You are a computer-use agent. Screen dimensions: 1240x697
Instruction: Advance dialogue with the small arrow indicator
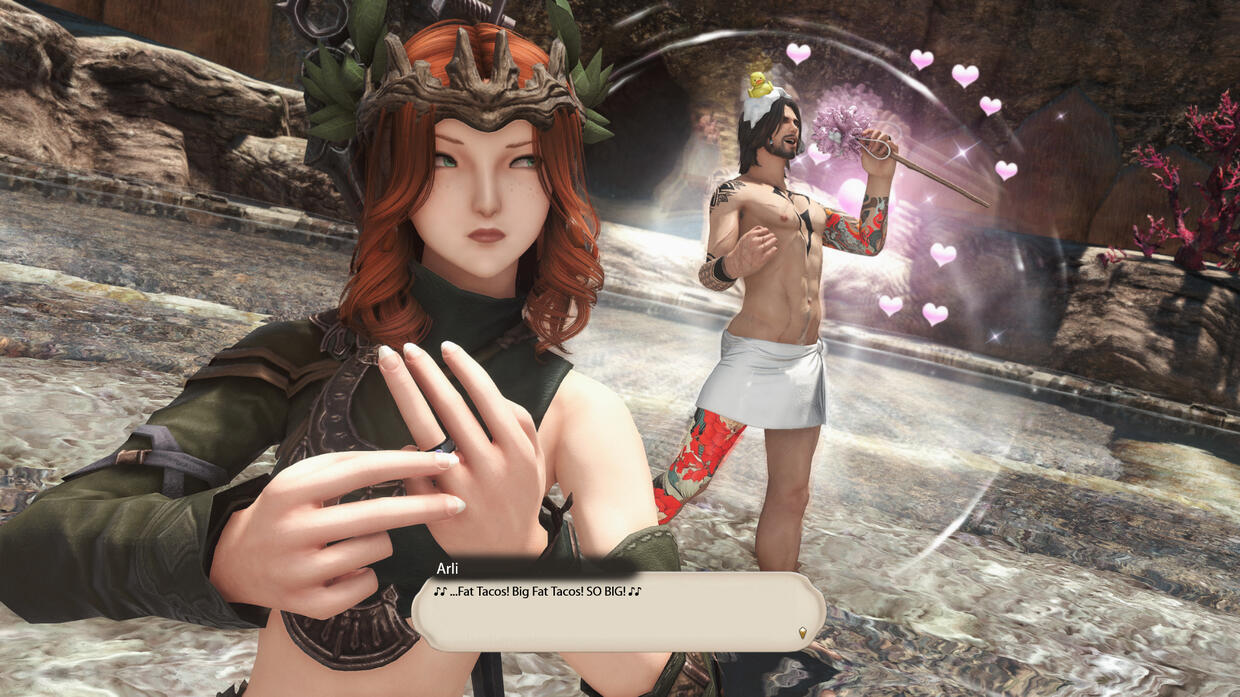click(x=802, y=631)
